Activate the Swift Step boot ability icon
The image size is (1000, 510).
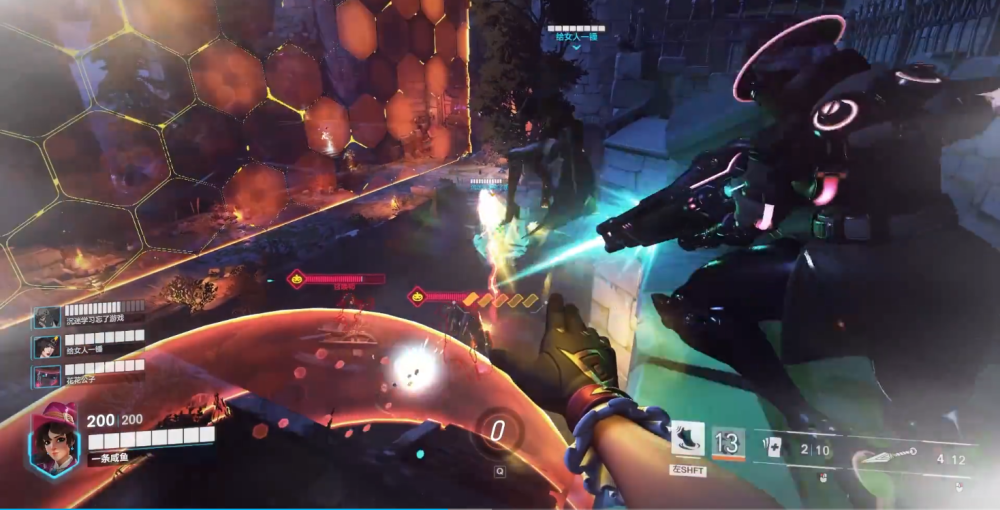pyautogui.click(x=688, y=440)
